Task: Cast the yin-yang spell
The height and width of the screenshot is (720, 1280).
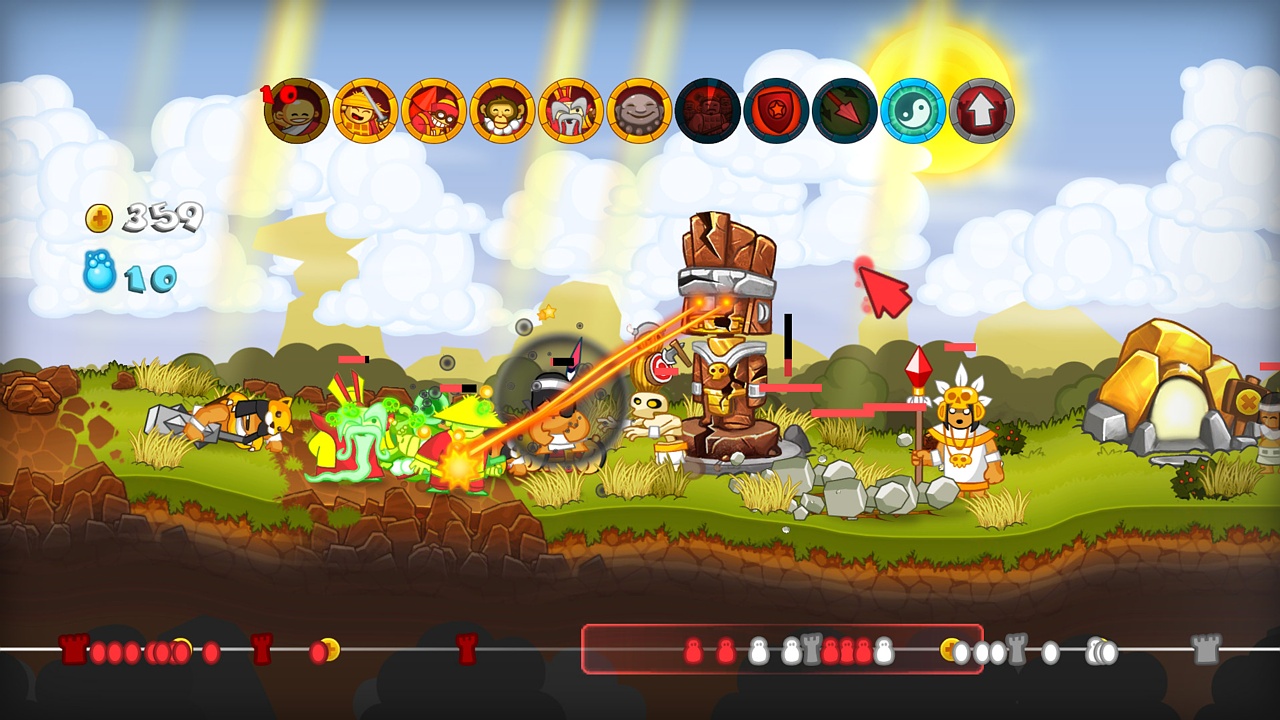Action: [x=912, y=110]
